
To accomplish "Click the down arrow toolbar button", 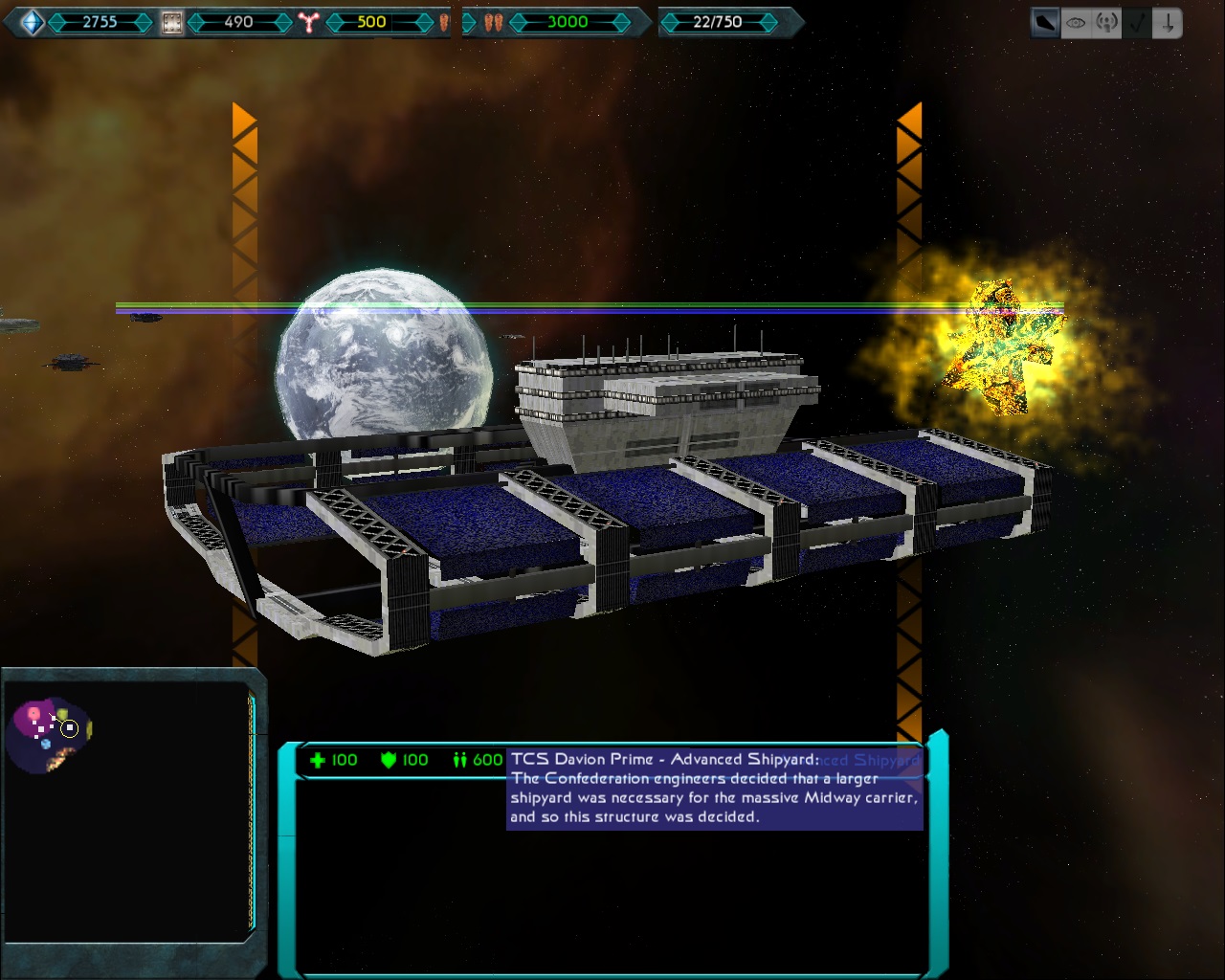I will pyautogui.click(x=1168, y=23).
